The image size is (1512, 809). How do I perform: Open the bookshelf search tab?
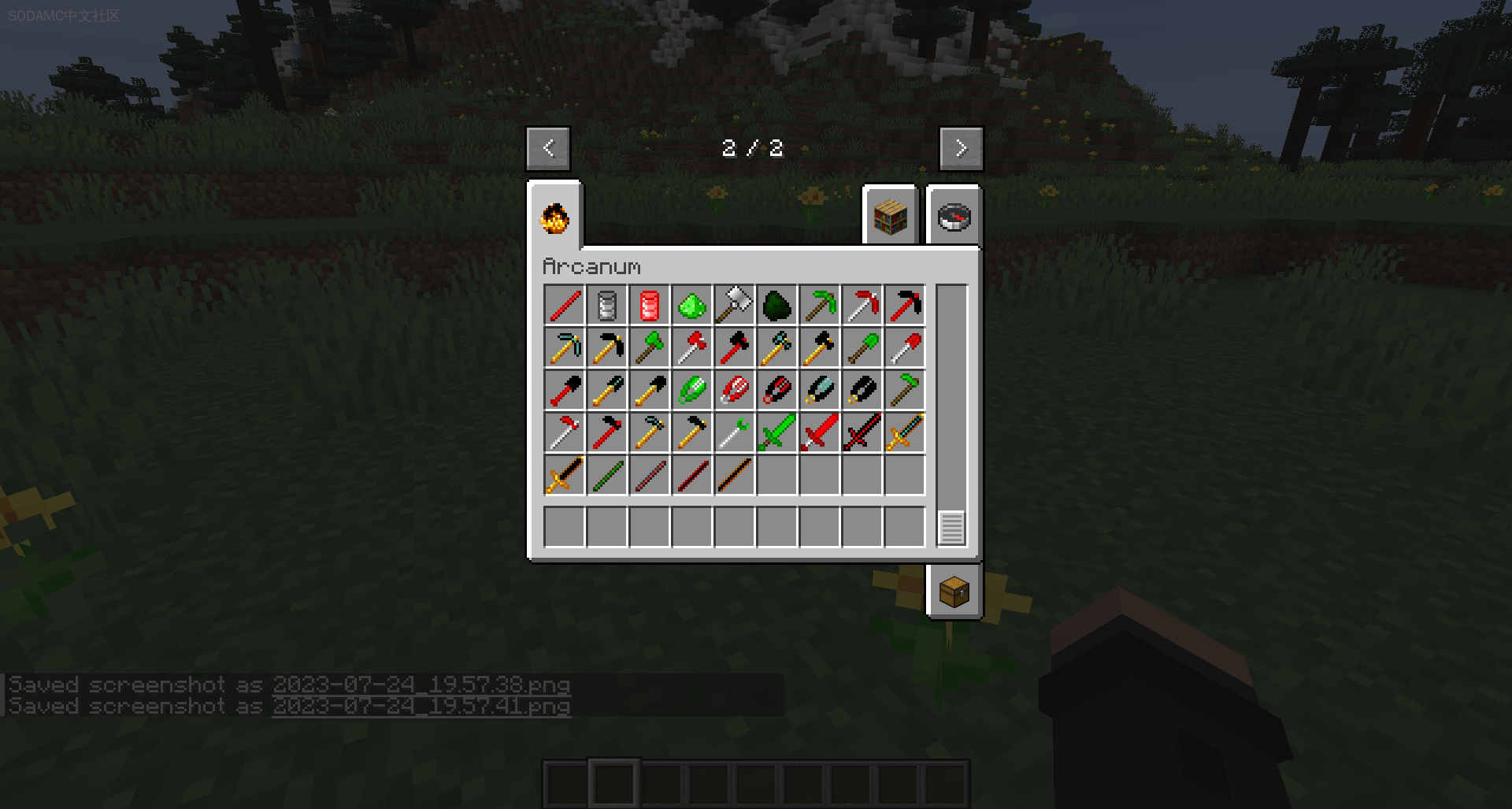(x=891, y=217)
